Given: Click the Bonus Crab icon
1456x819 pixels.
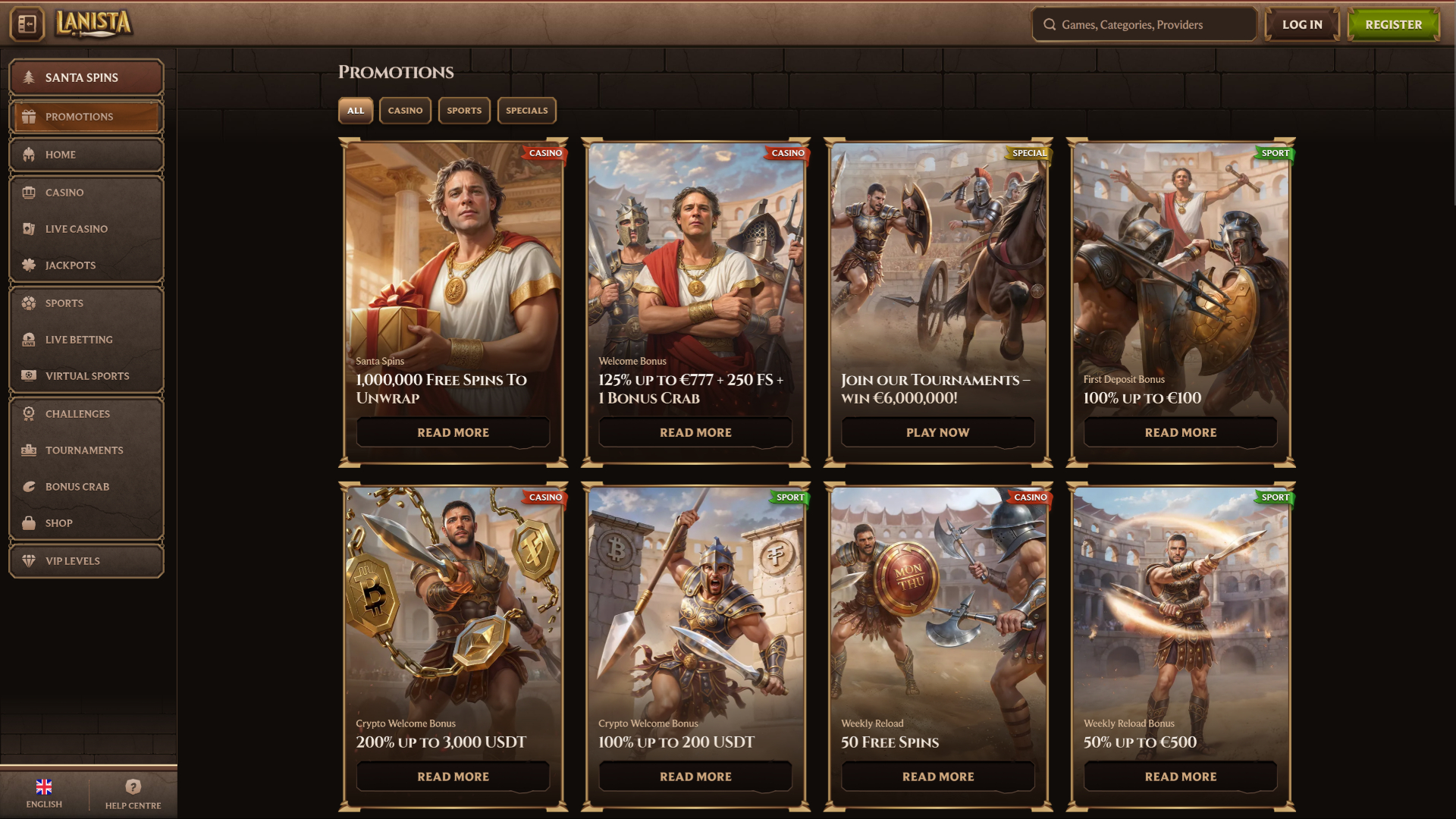Looking at the screenshot, I should click(x=28, y=486).
